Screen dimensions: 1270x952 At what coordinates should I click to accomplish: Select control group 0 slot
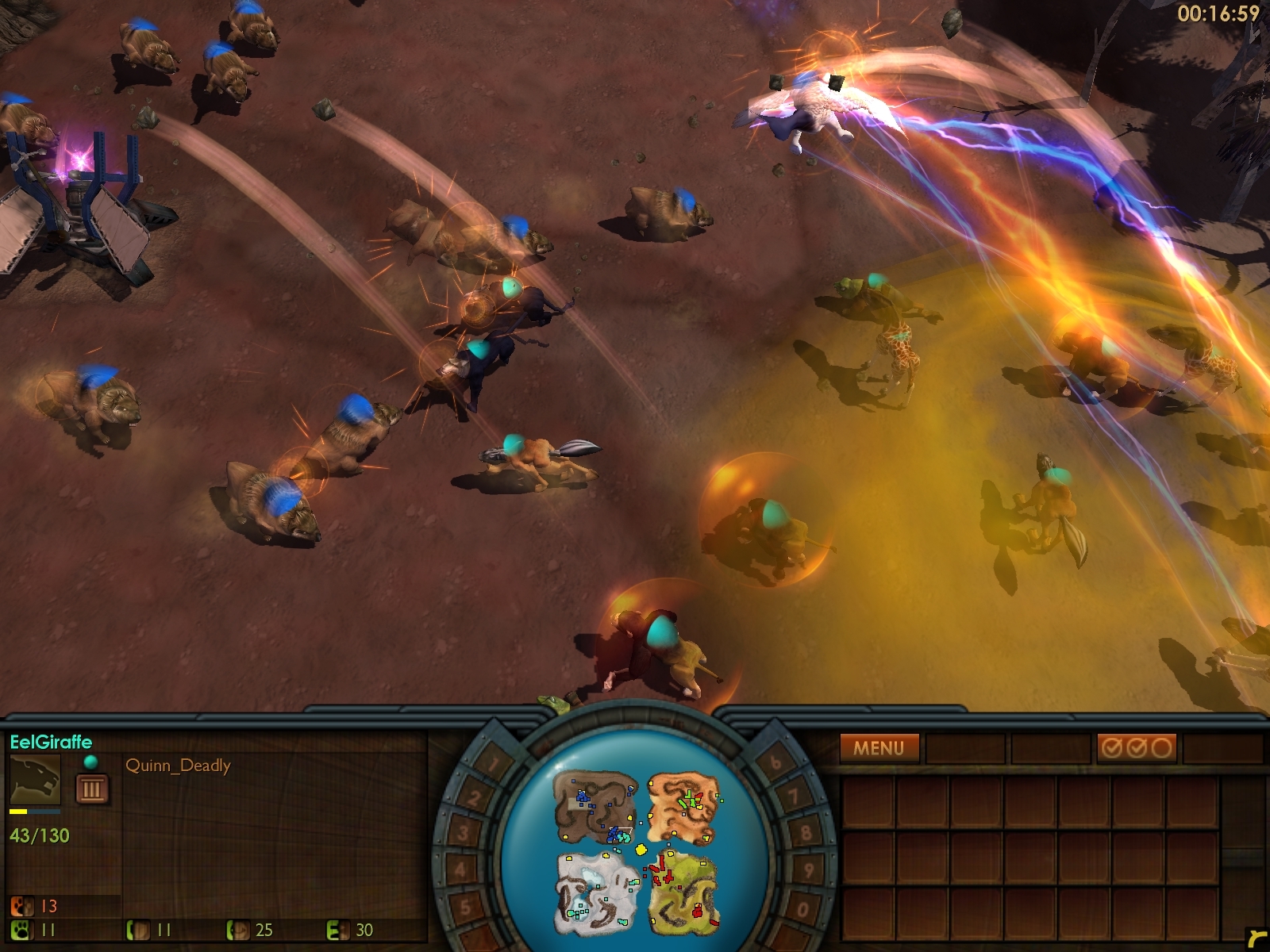(x=802, y=908)
